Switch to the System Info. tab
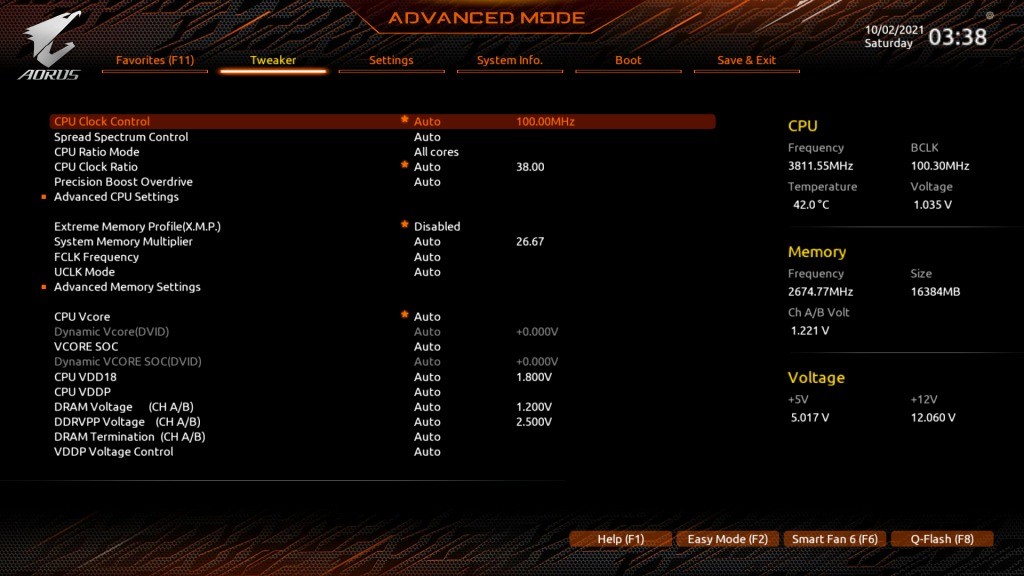 [x=509, y=60]
